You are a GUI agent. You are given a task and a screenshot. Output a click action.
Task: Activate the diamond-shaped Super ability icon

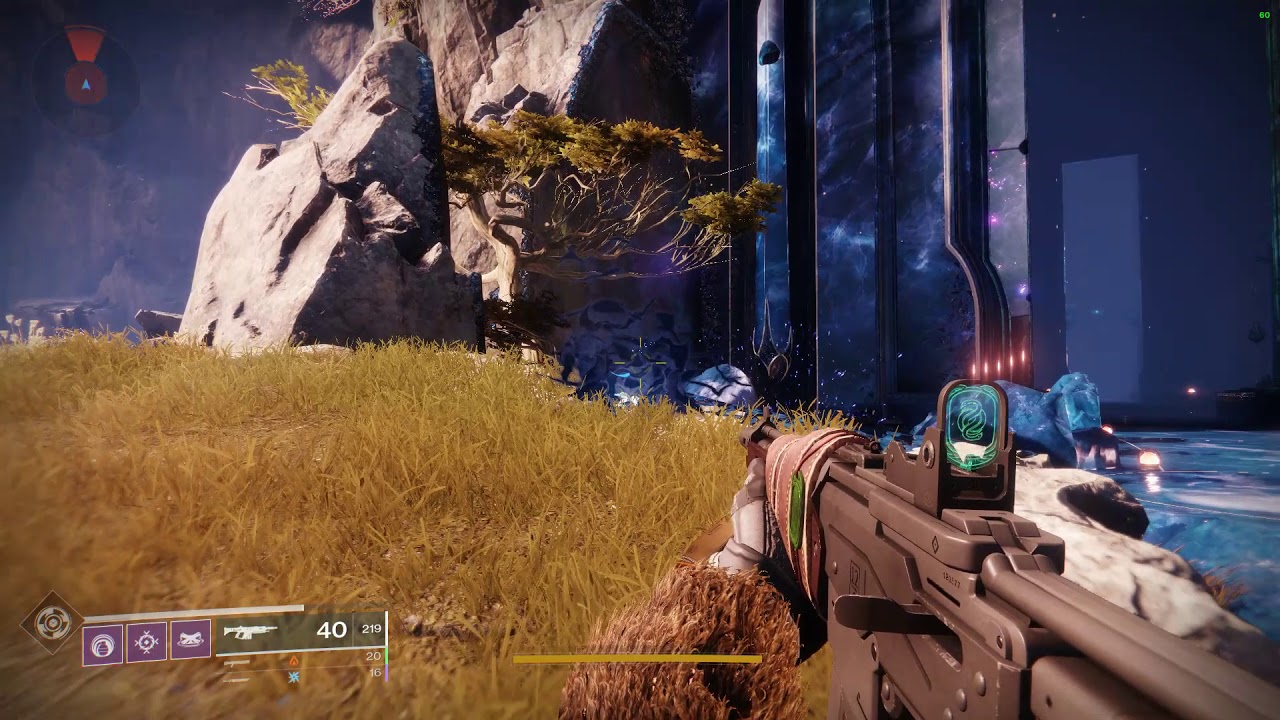click(51, 623)
